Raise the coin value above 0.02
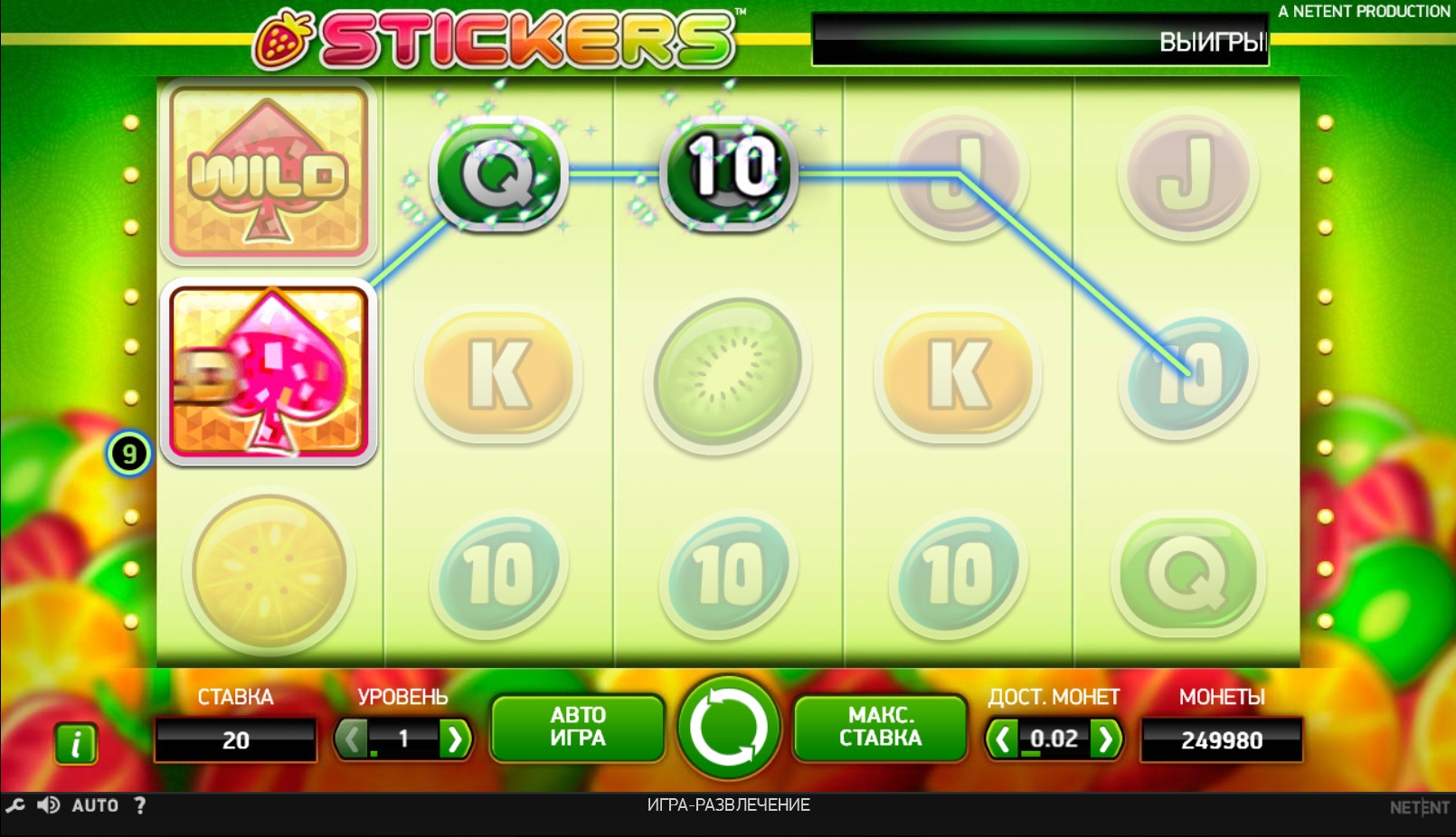Image resolution: width=1456 pixels, height=837 pixels. pyautogui.click(x=1106, y=739)
